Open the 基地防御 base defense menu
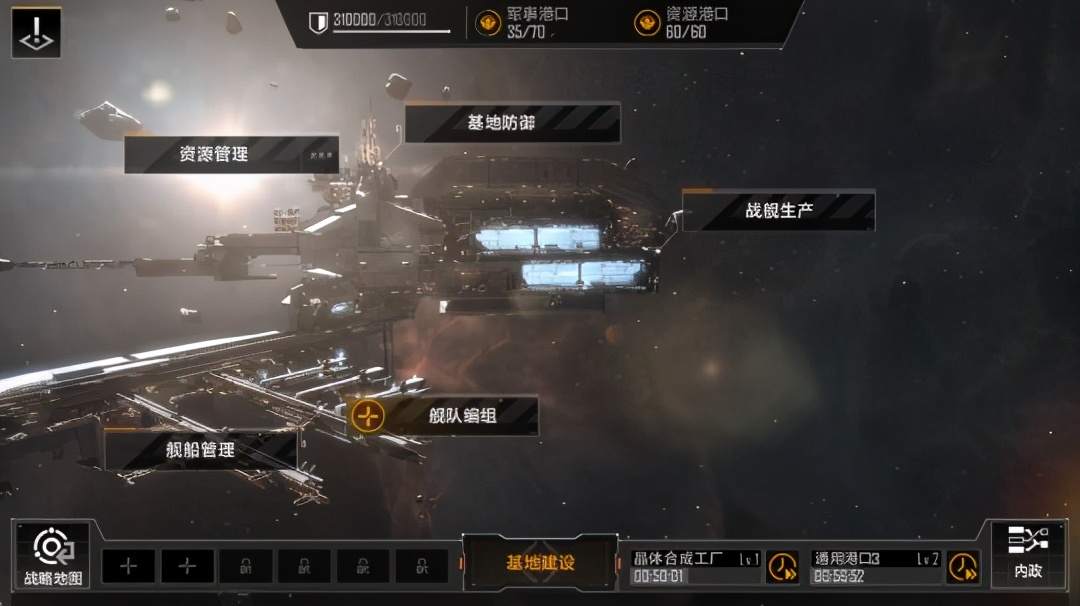This screenshot has height=606, width=1080. click(512, 122)
